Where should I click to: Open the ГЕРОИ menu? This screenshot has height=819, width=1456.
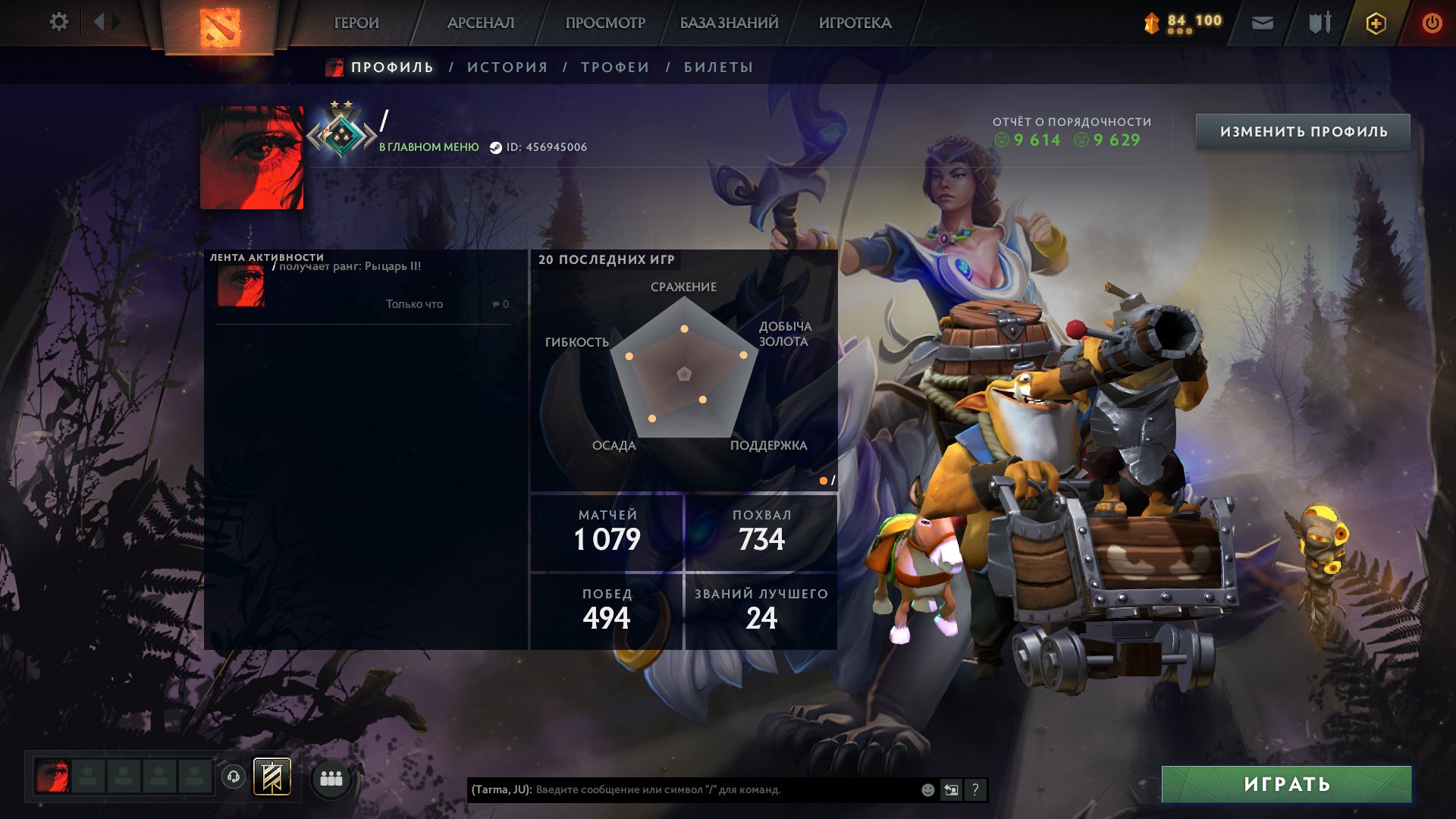[356, 23]
